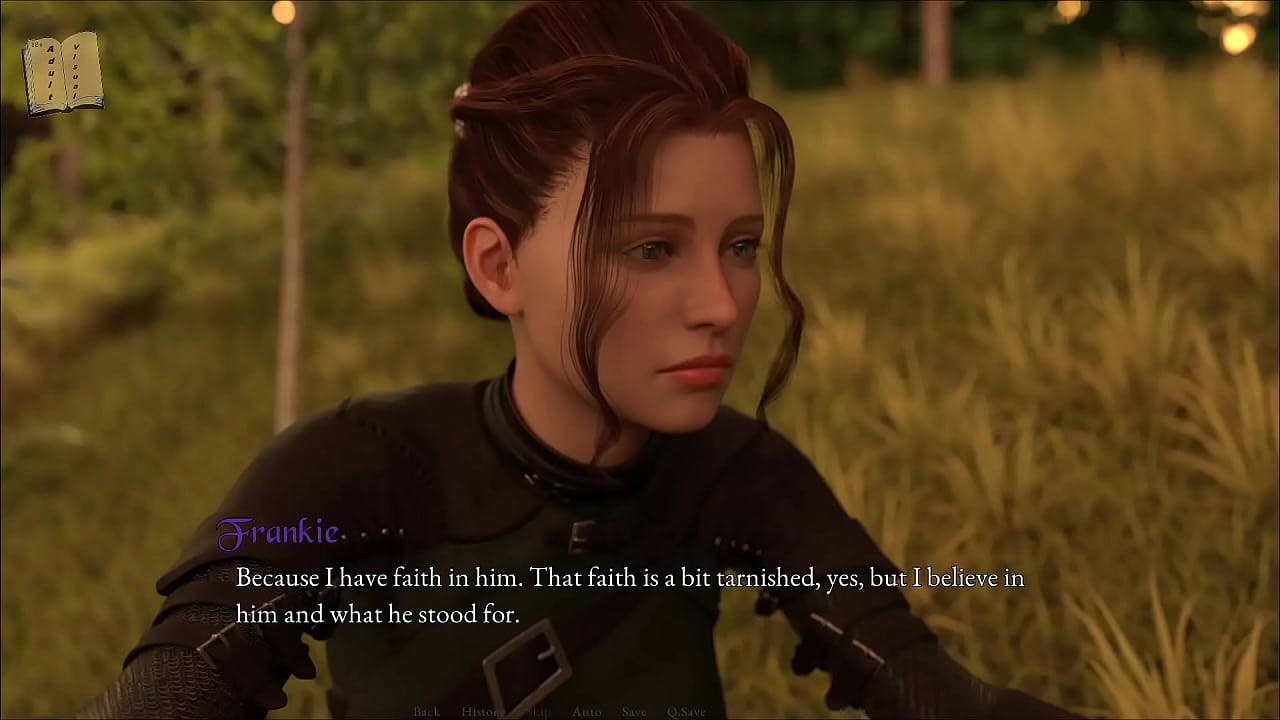Open the dialogue History log
Screen dimensions: 1280x720
click(x=482, y=711)
